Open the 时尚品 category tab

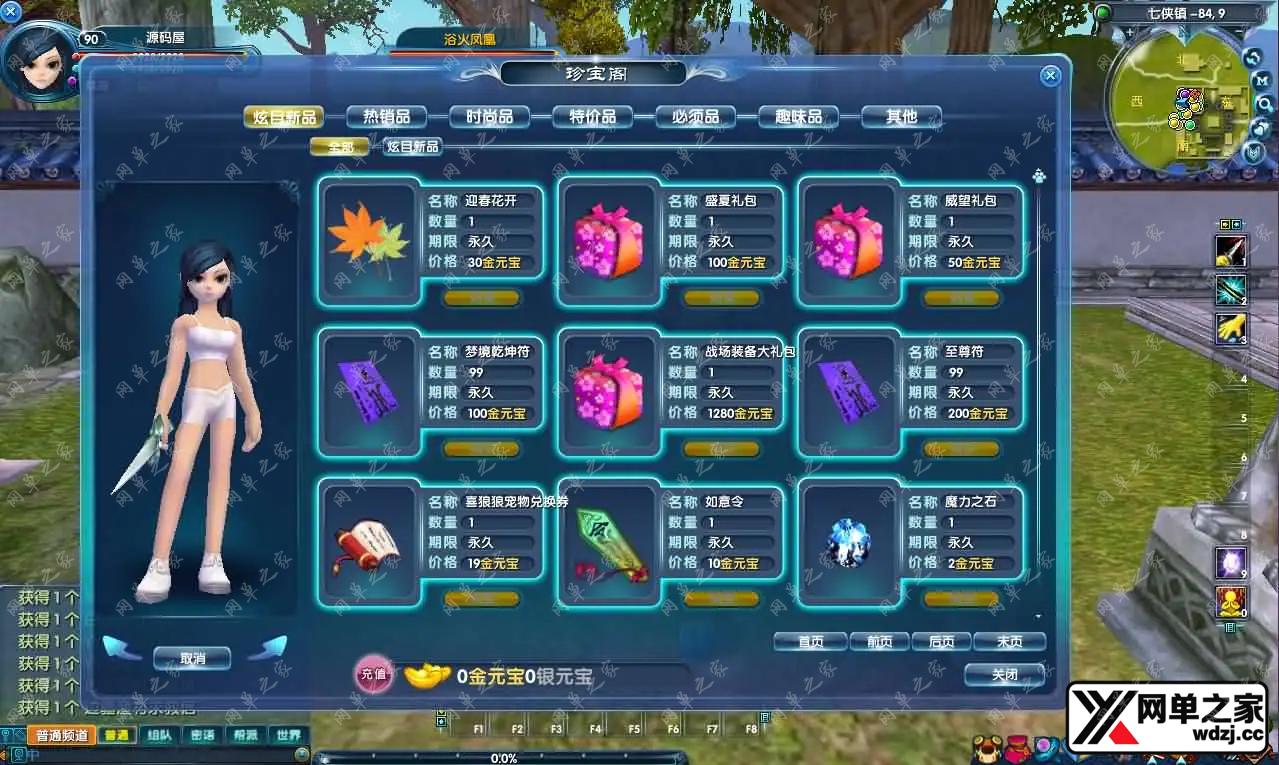(x=489, y=117)
